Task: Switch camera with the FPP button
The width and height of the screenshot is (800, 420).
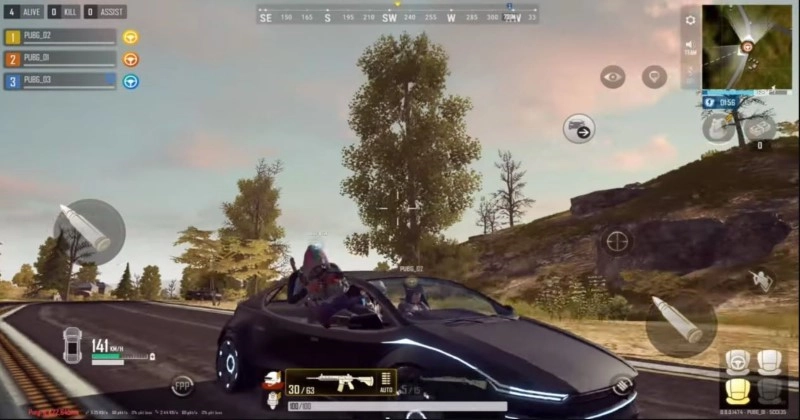Action: tap(182, 385)
